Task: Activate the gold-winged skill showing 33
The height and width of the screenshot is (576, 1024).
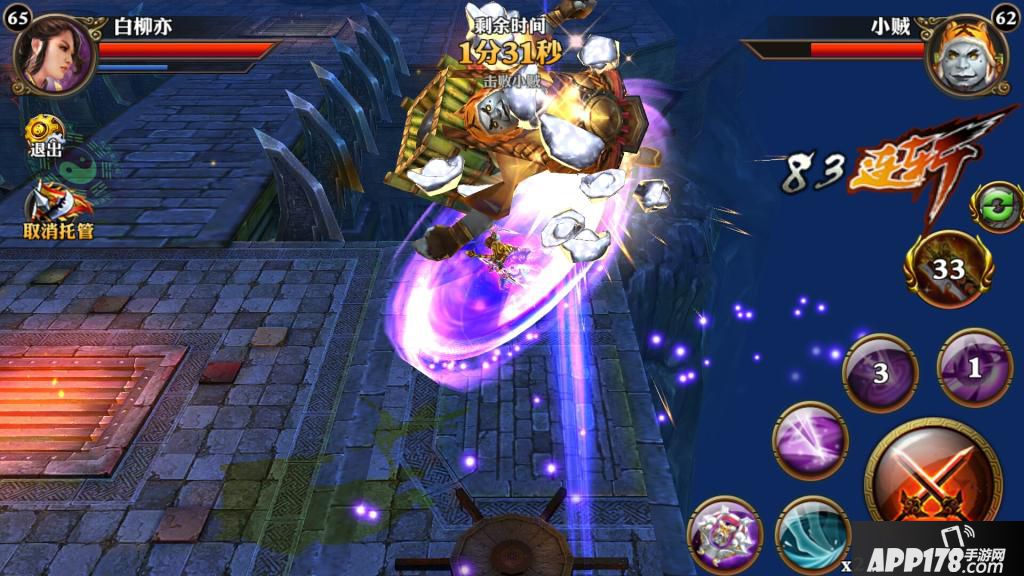Action: (x=949, y=268)
